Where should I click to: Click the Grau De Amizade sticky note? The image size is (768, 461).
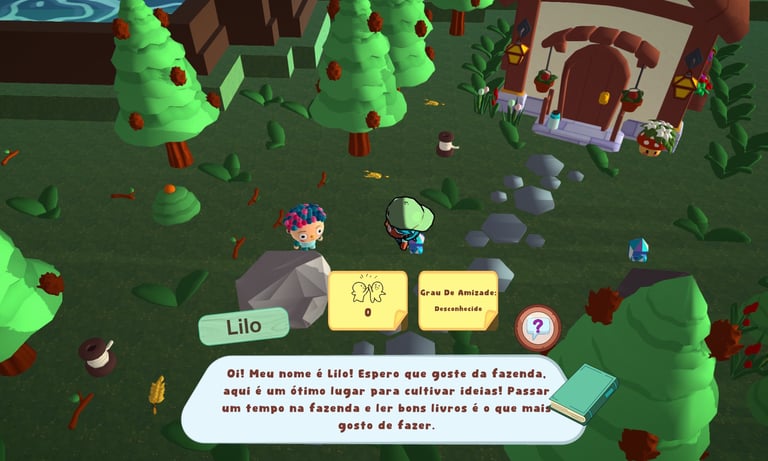coord(458,299)
